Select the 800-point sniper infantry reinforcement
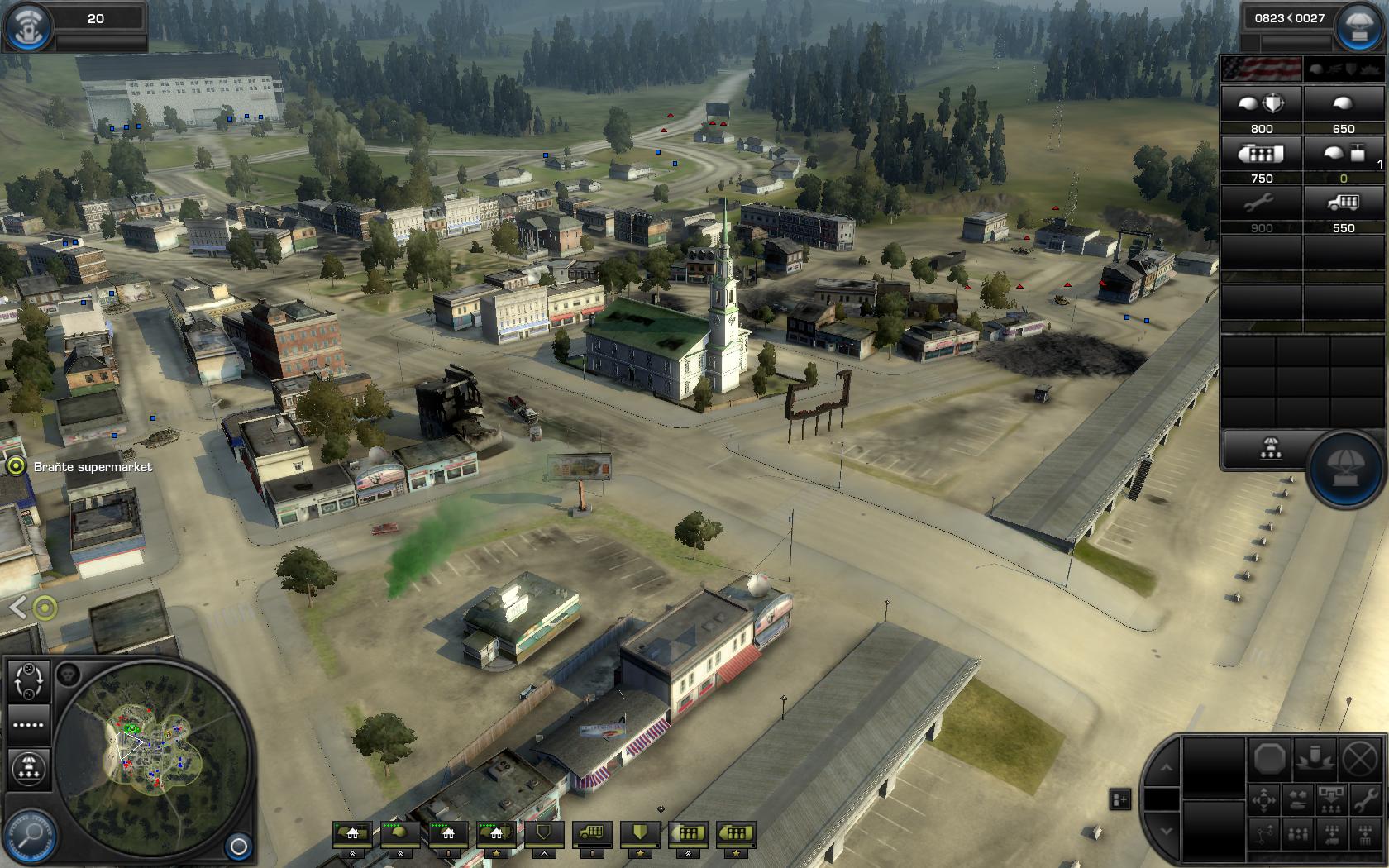1389x868 pixels. click(x=1262, y=105)
